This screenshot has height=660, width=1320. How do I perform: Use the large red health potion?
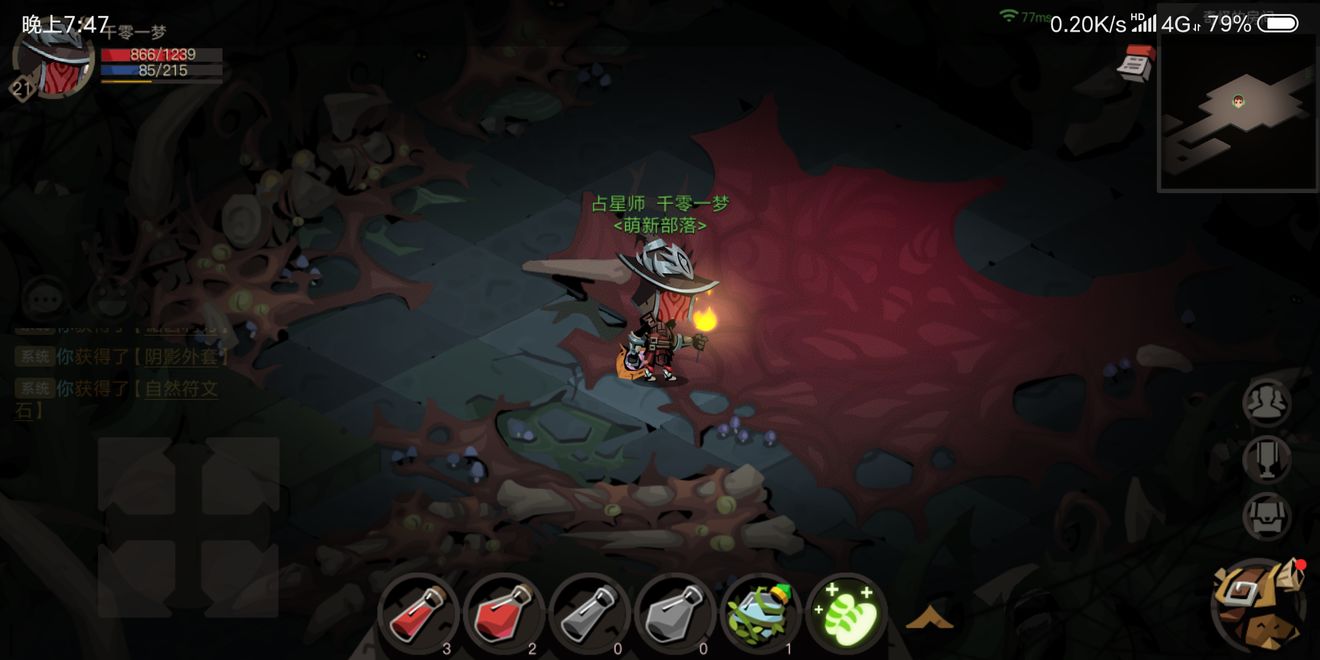click(503, 613)
